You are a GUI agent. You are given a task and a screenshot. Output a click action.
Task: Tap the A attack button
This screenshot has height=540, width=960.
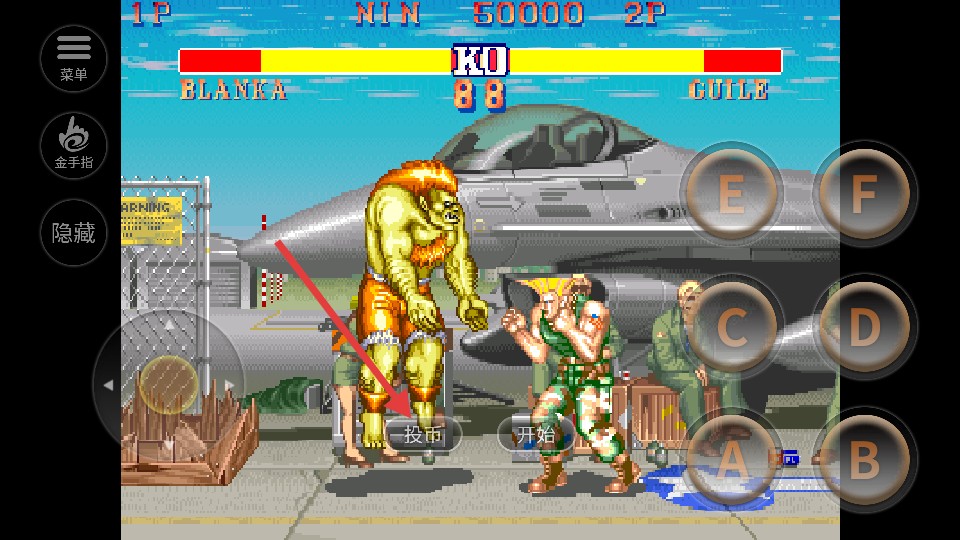pyautogui.click(x=733, y=459)
